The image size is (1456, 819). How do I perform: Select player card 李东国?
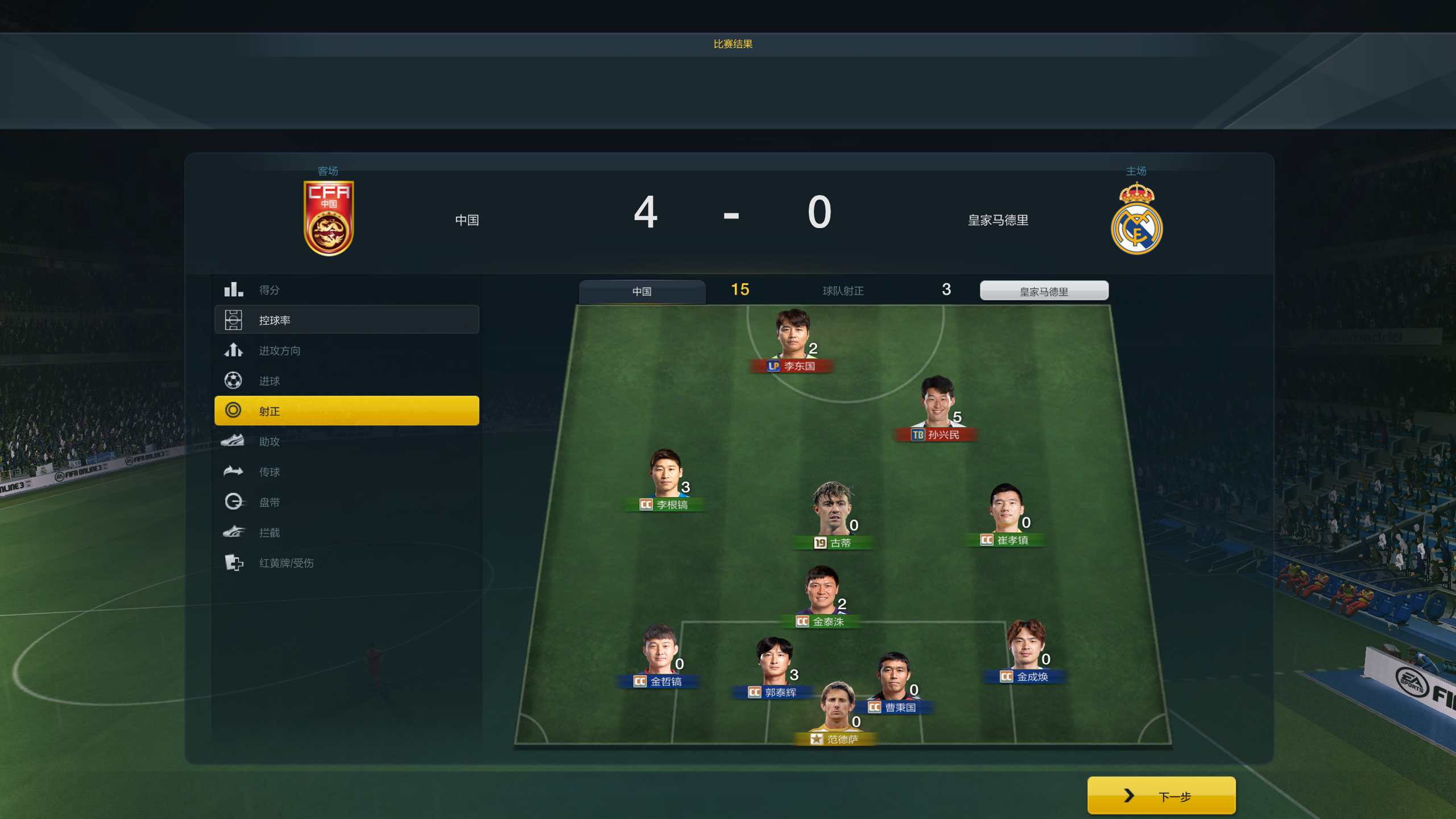coord(792,340)
